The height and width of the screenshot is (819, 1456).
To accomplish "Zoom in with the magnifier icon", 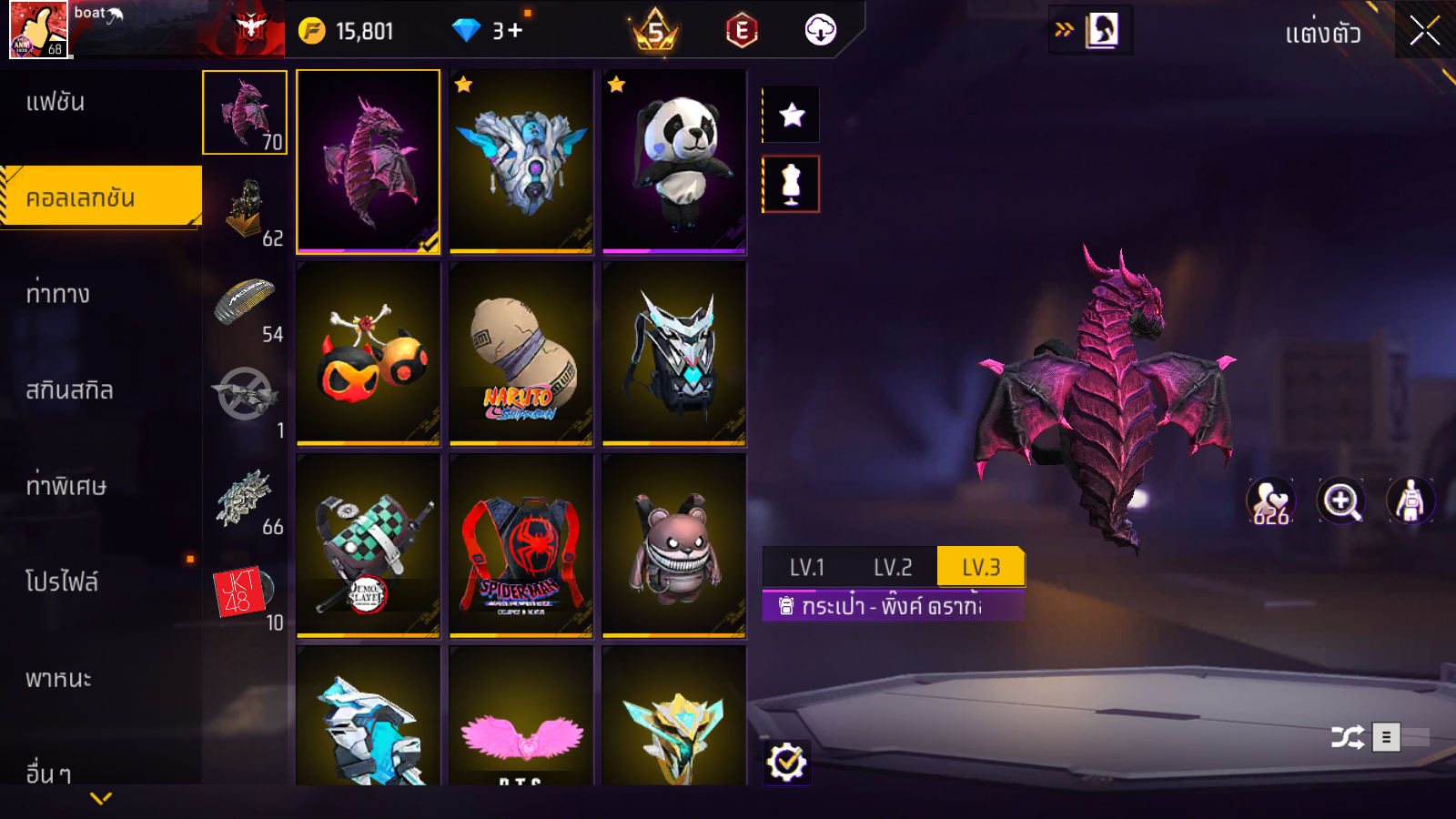I will pos(1340,501).
